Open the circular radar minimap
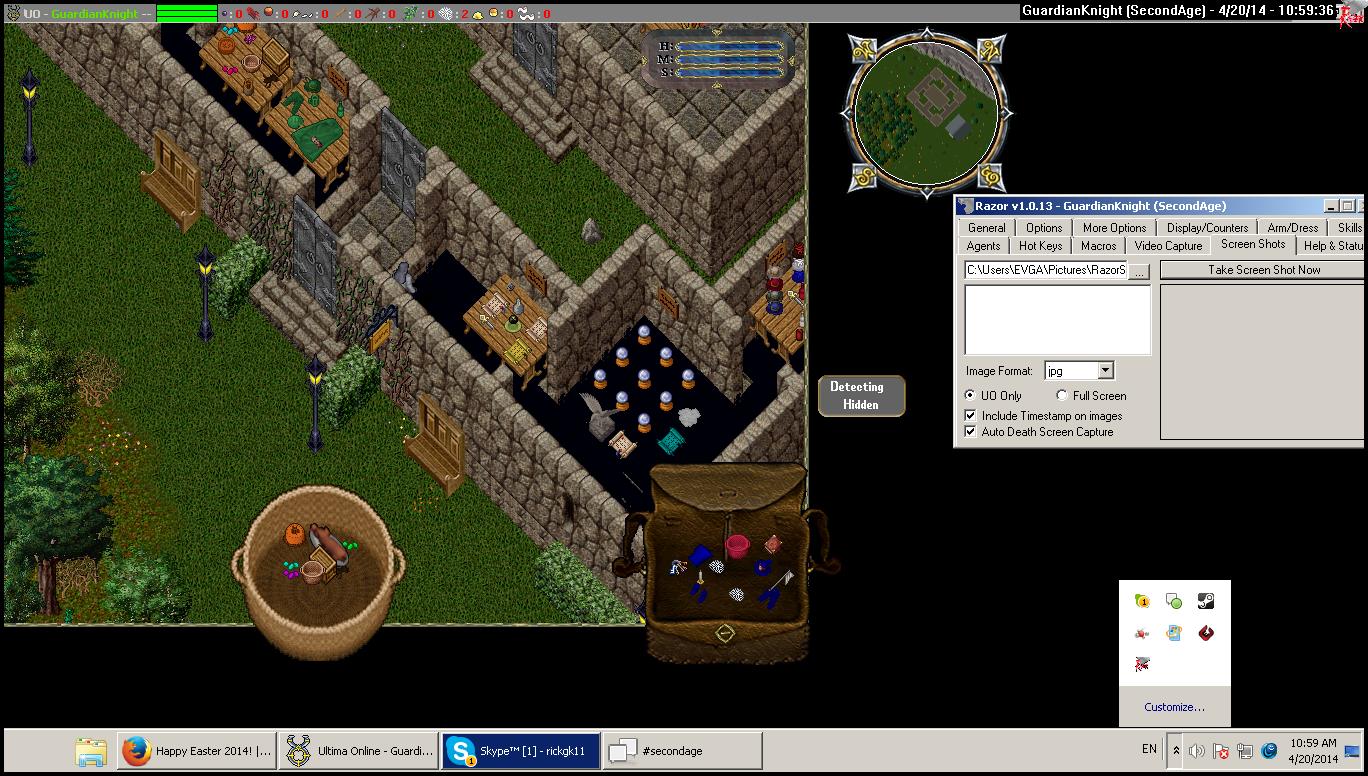 [x=924, y=110]
